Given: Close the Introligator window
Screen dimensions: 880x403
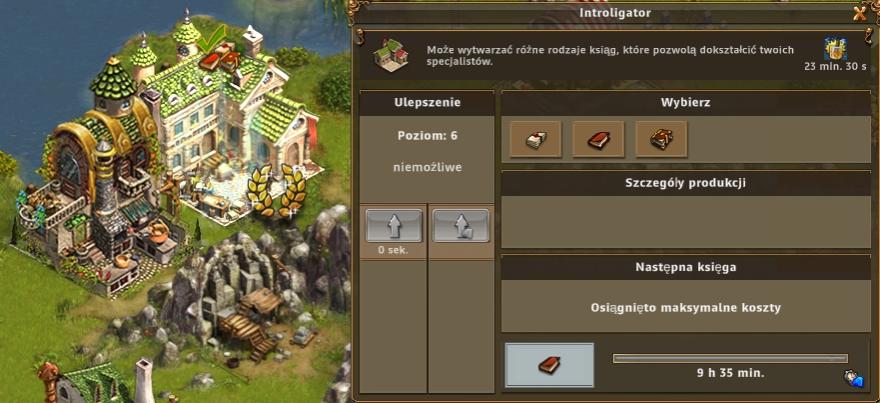Looking at the screenshot, I should [x=858, y=14].
